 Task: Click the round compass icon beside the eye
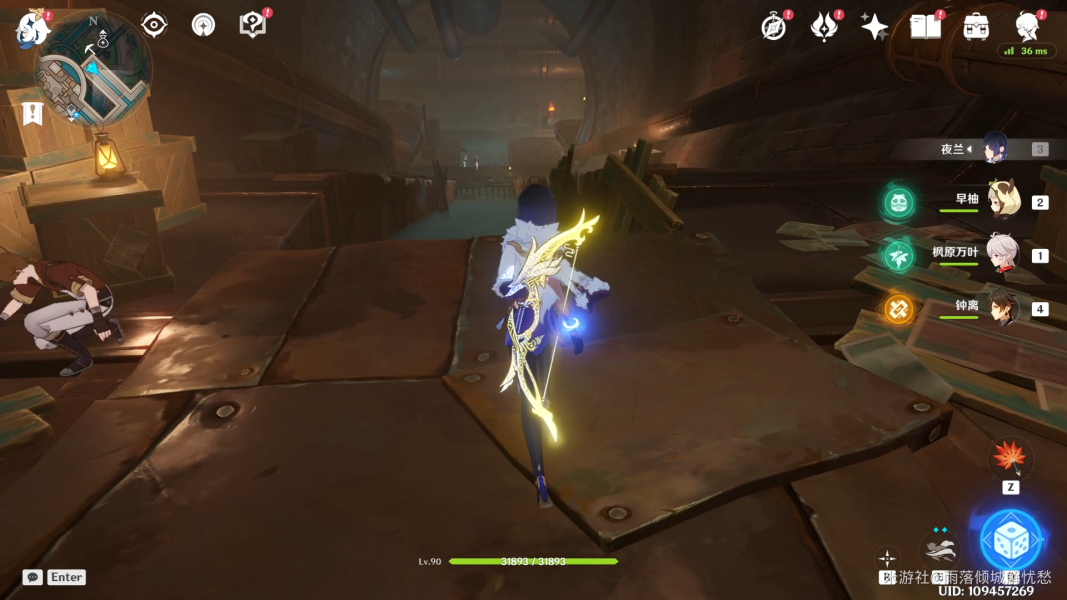[203, 25]
